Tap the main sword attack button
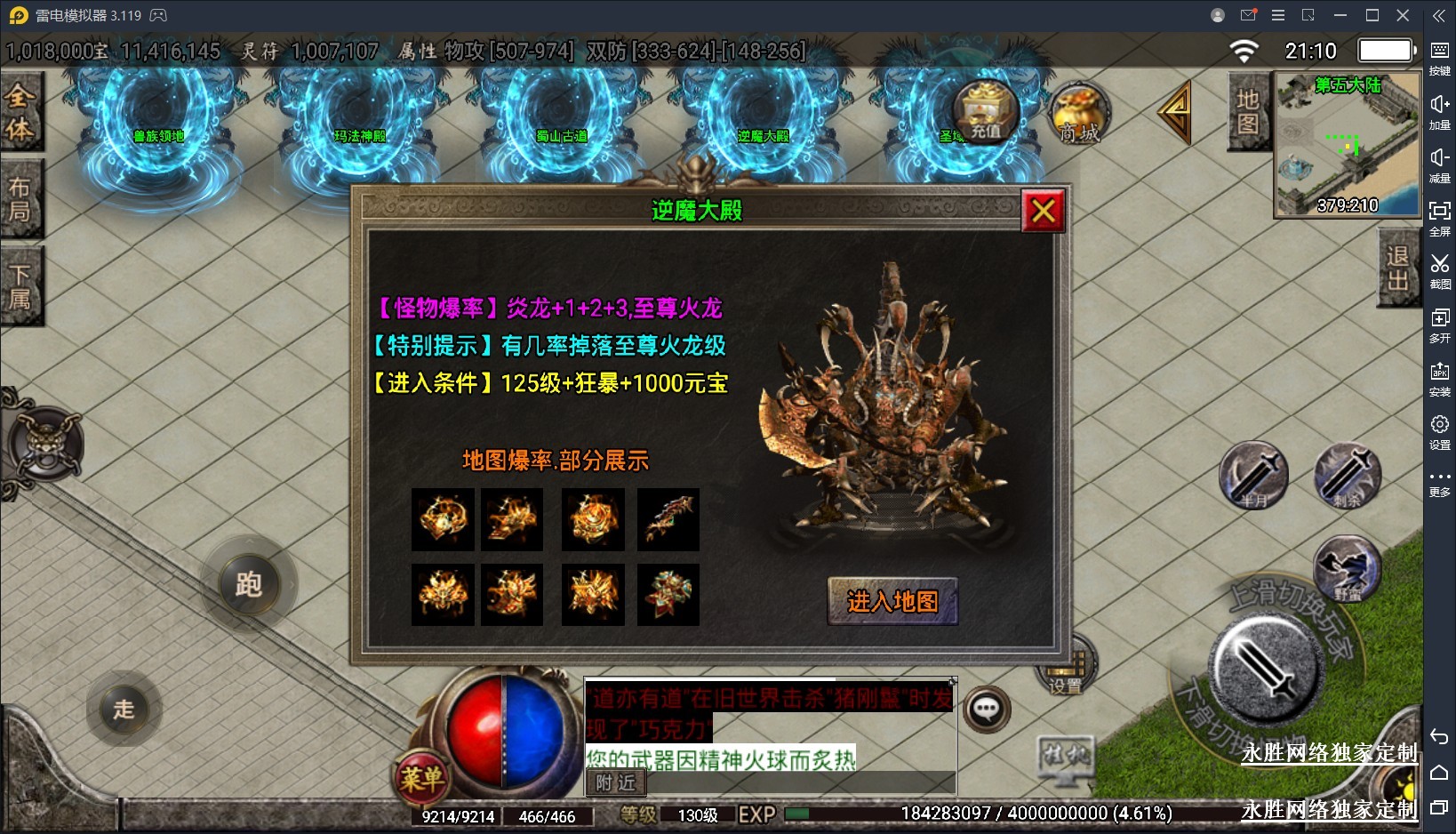1456x834 pixels. [x=1266, y=670]
